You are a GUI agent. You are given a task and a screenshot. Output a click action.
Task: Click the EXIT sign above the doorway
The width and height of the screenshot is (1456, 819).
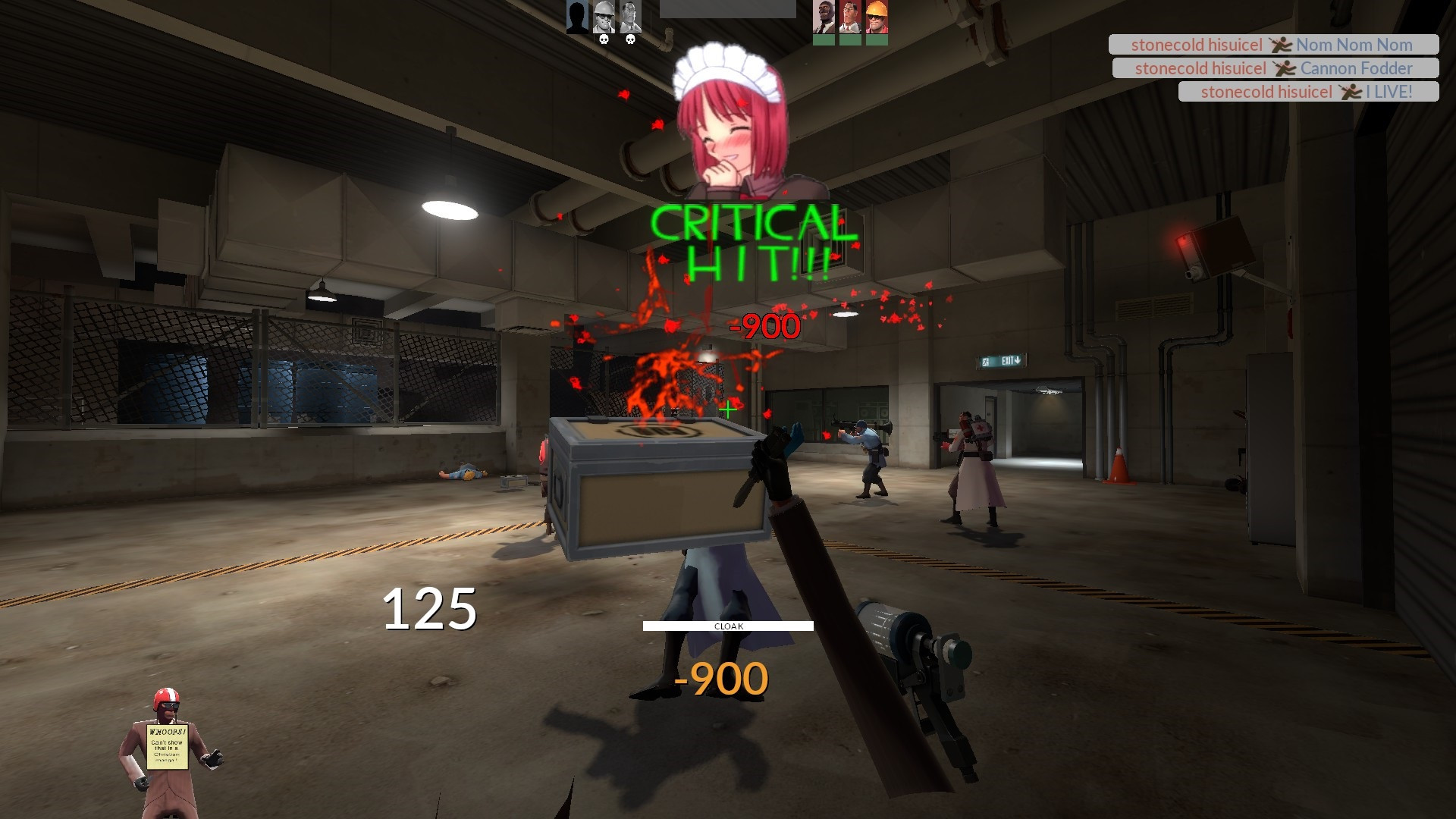pyautogui.click(x=1000, y=359)
